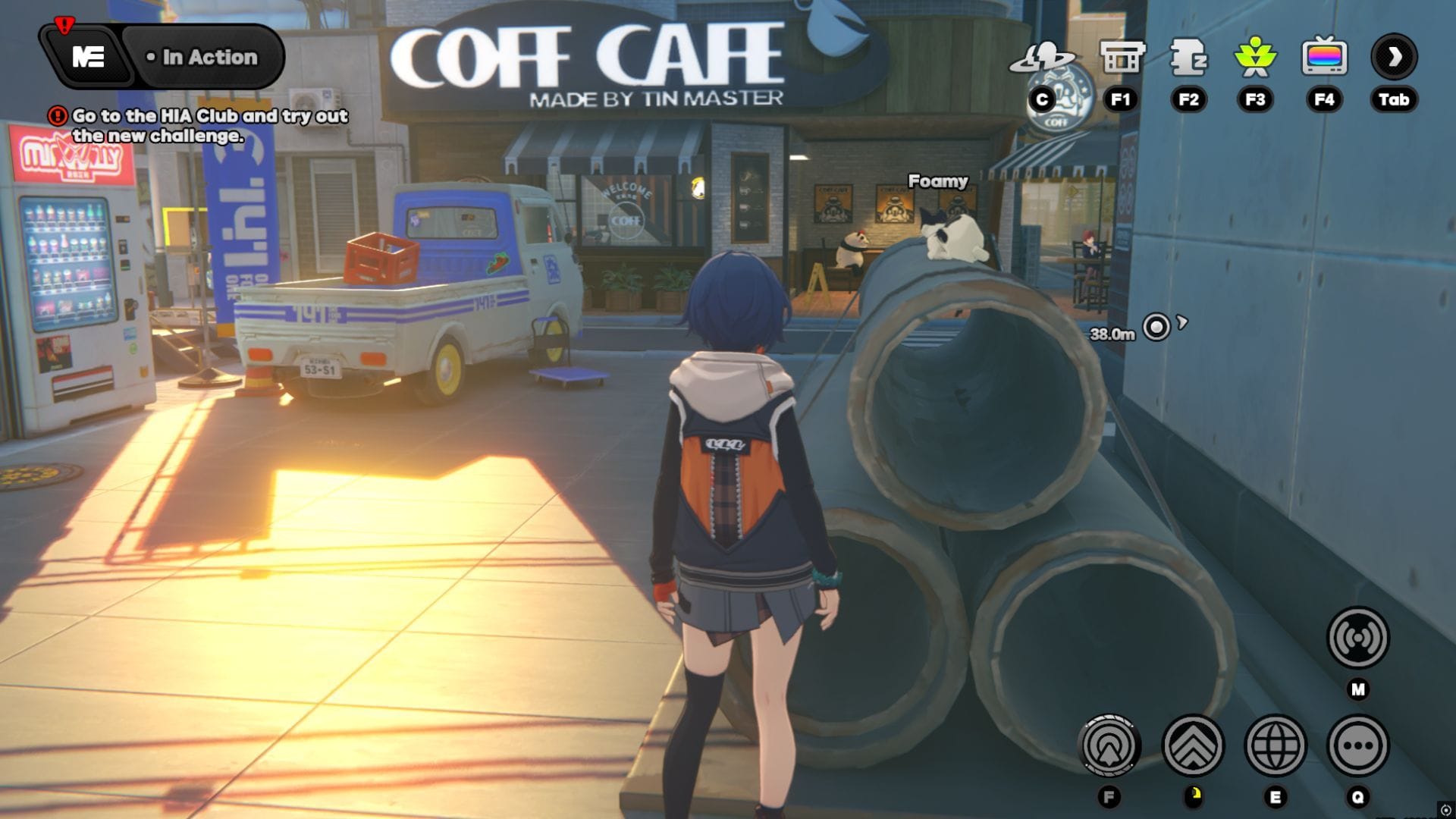Screen dimensions: 1456x819
Task: Open the green winged figure icon
Action: (x=1255, y=58)
